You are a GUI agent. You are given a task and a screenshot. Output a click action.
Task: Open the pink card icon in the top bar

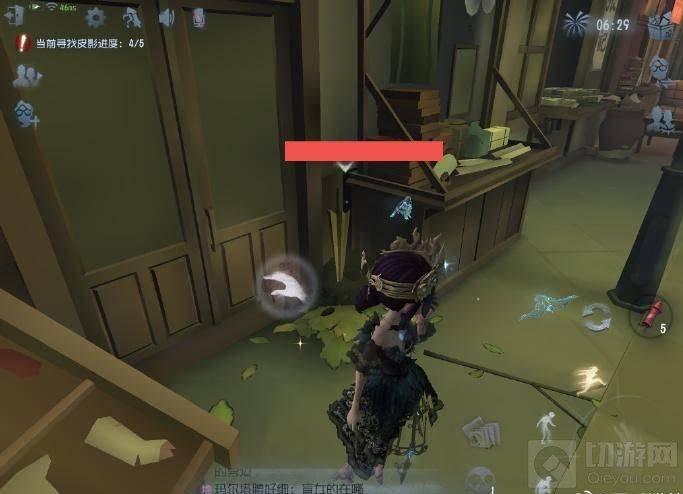coord(199,17)
